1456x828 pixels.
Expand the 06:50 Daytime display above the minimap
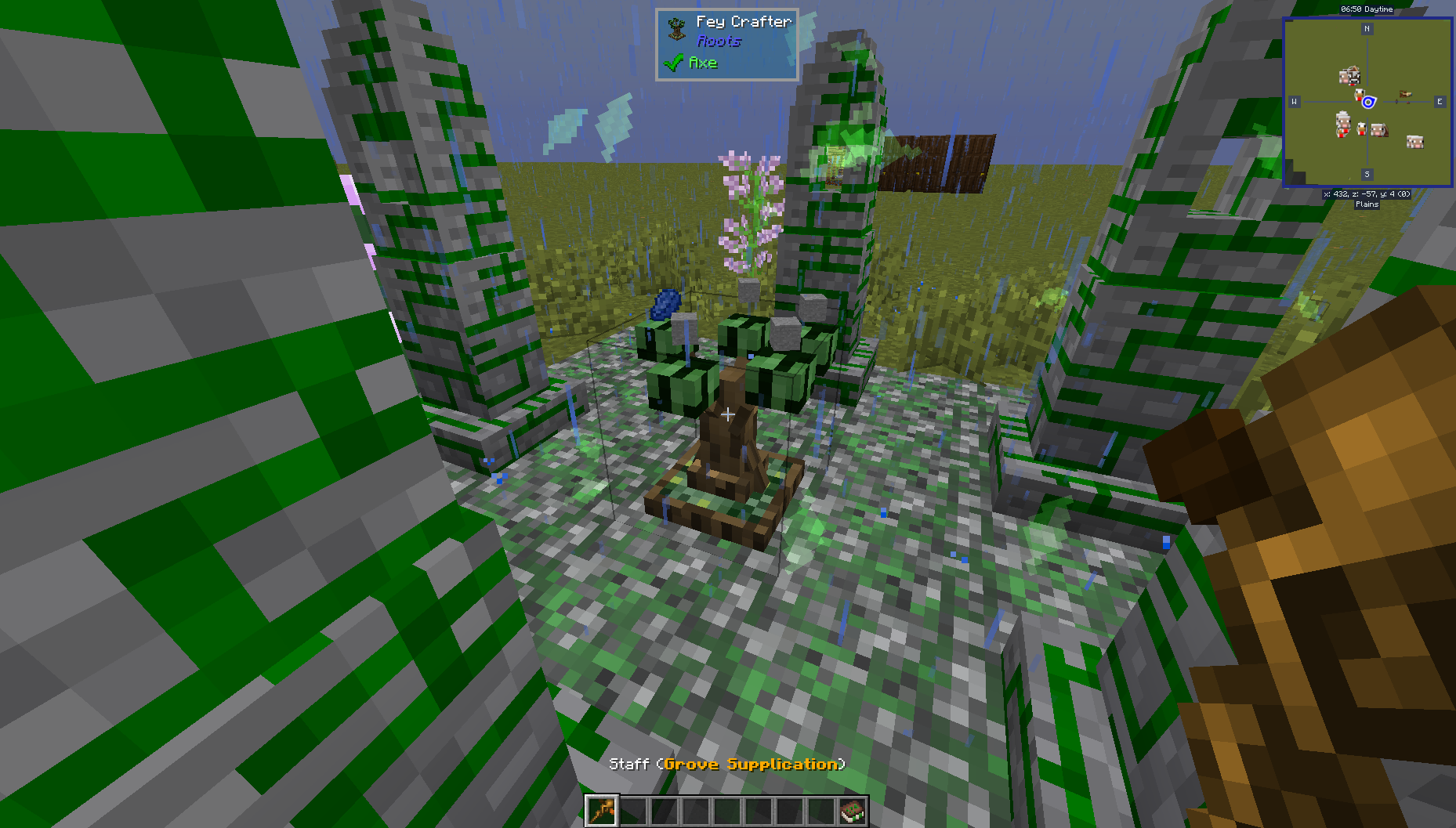1367,9
